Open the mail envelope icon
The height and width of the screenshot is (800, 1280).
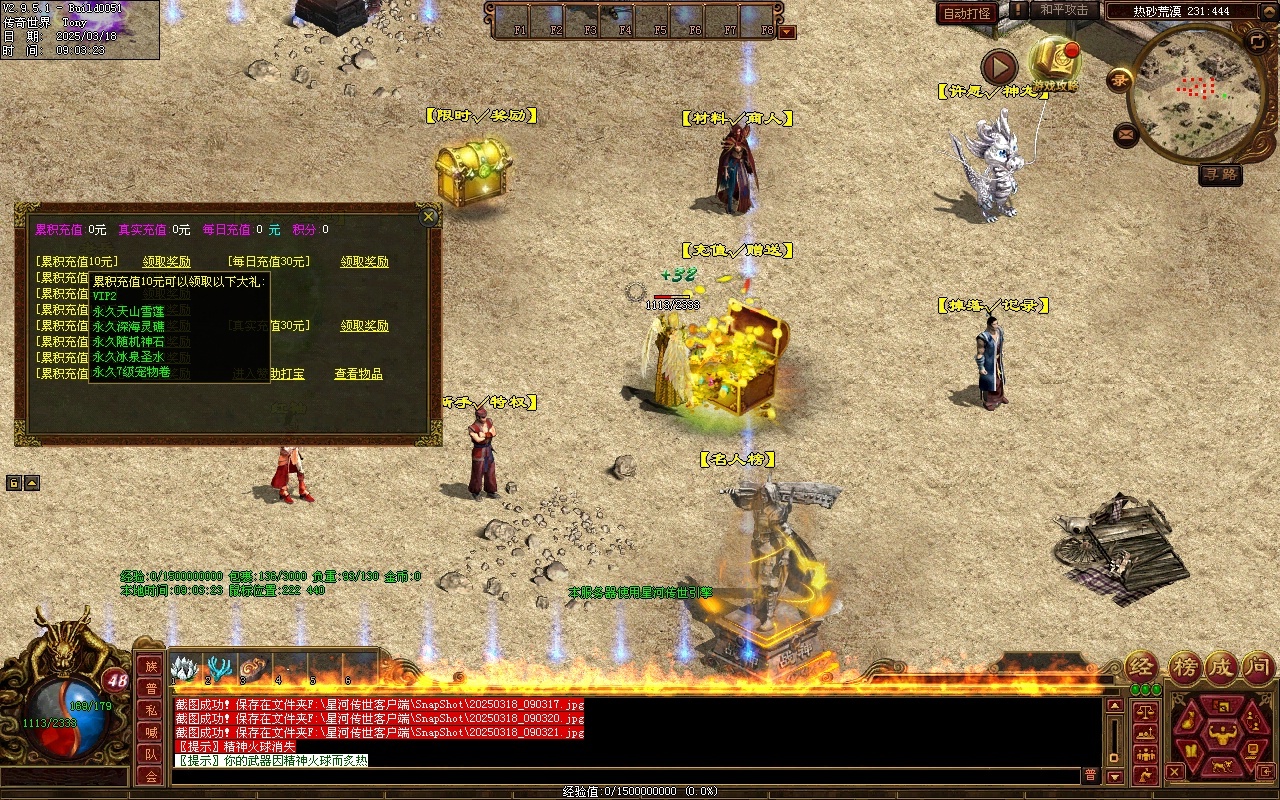[1126, 133]
